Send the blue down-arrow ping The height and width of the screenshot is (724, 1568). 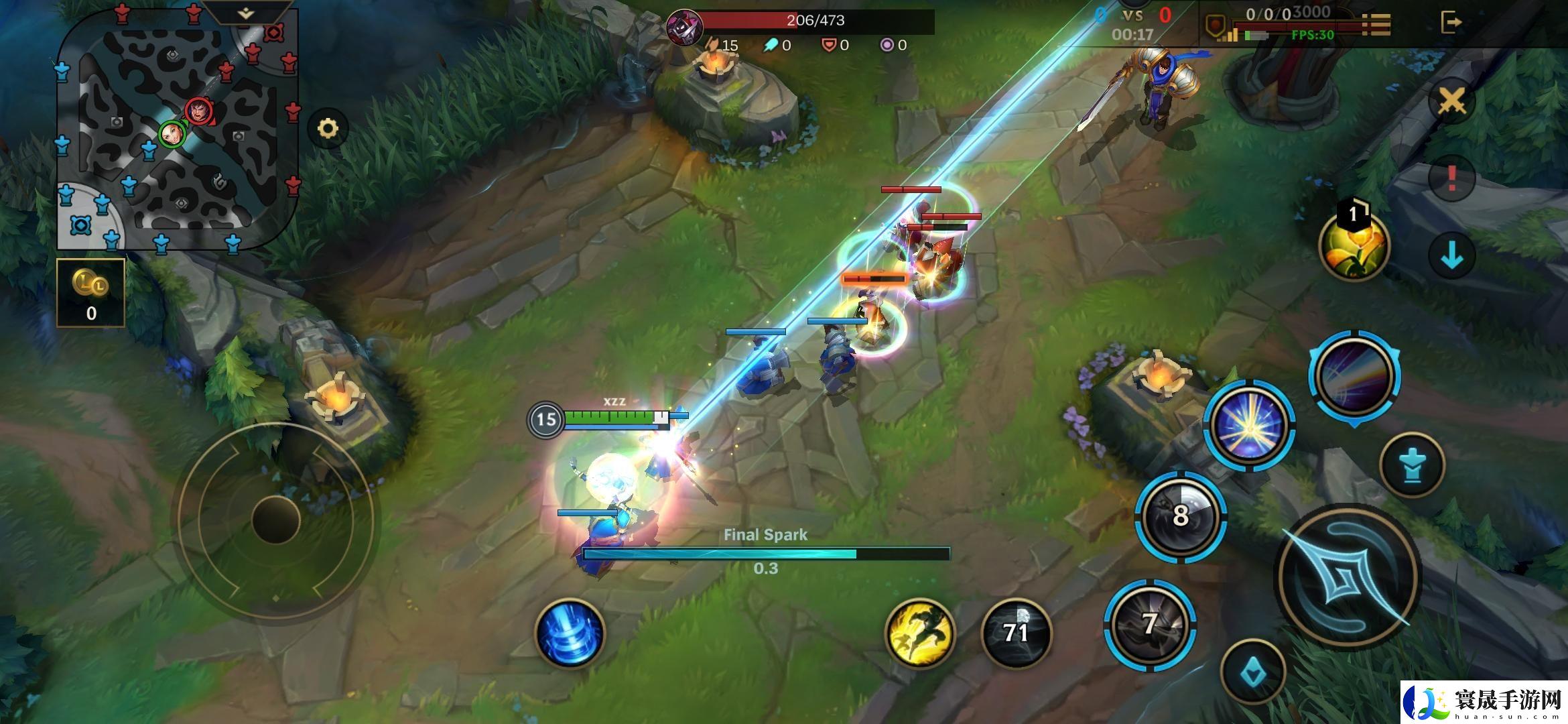pyautogui.click(x=1451, y=255)
